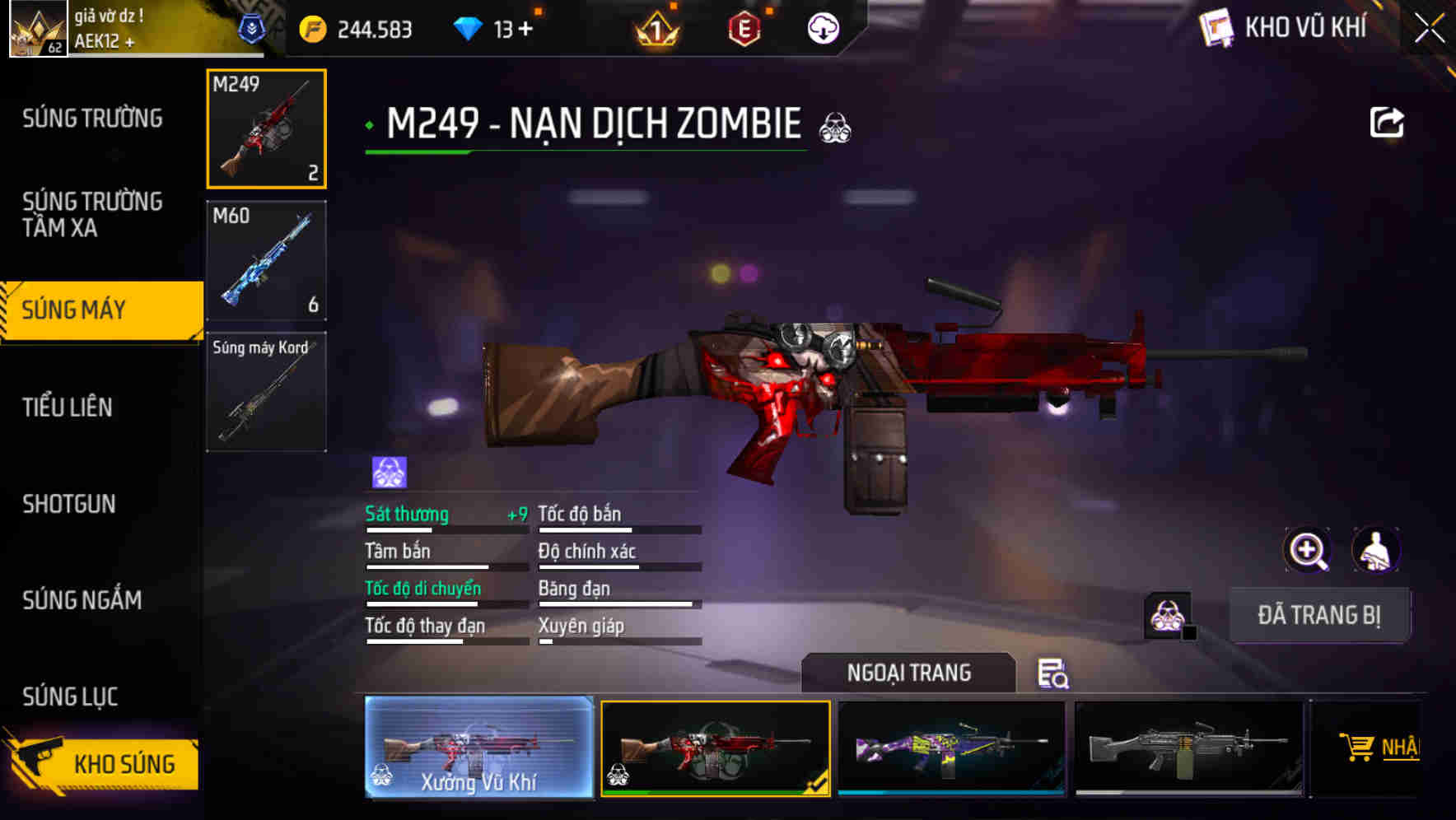Switch to the Súng Trường category
The image size is (1456, 820).
(x=91, y=119)
